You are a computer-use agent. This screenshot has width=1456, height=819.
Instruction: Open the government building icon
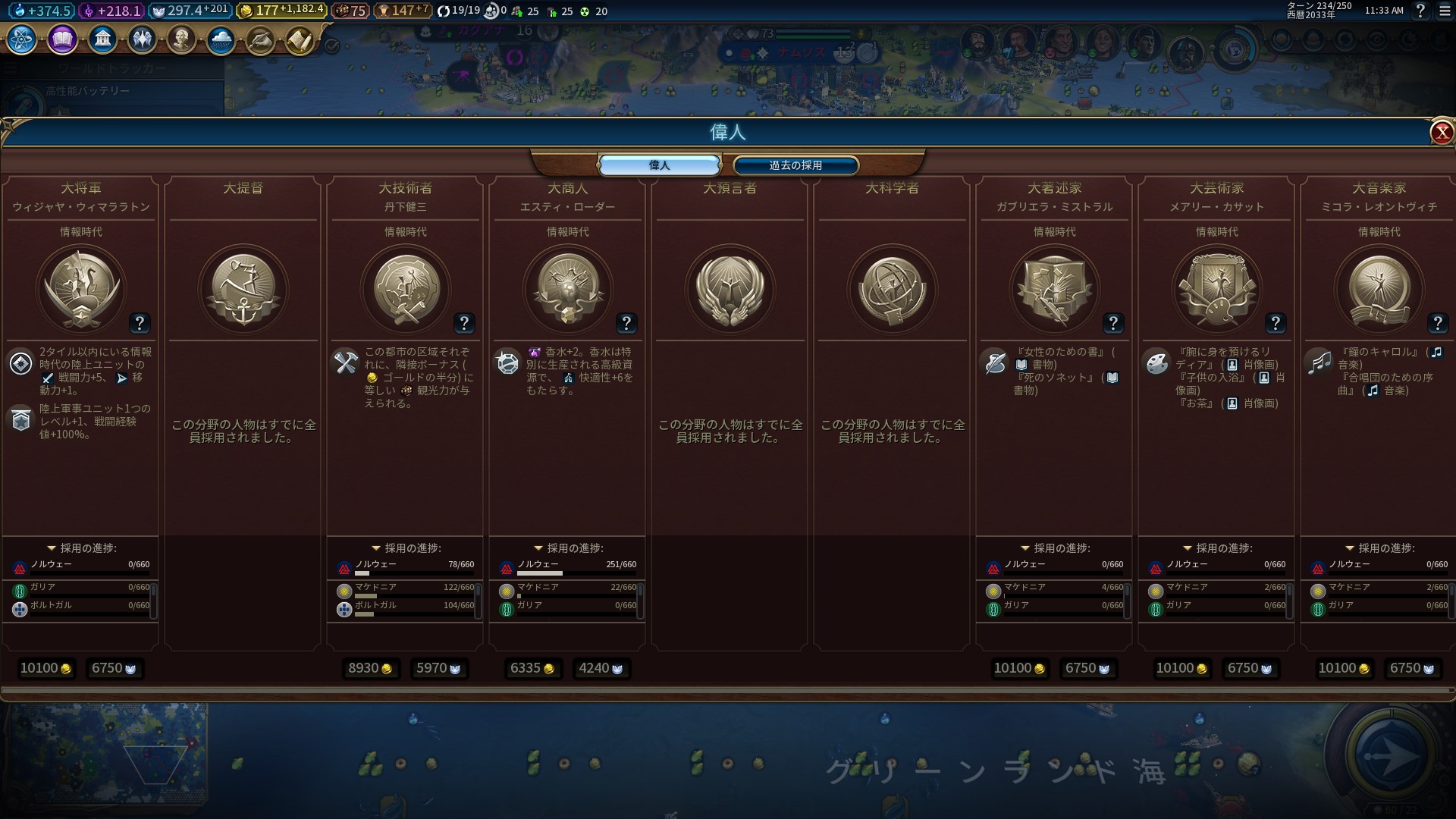[102, 39]
